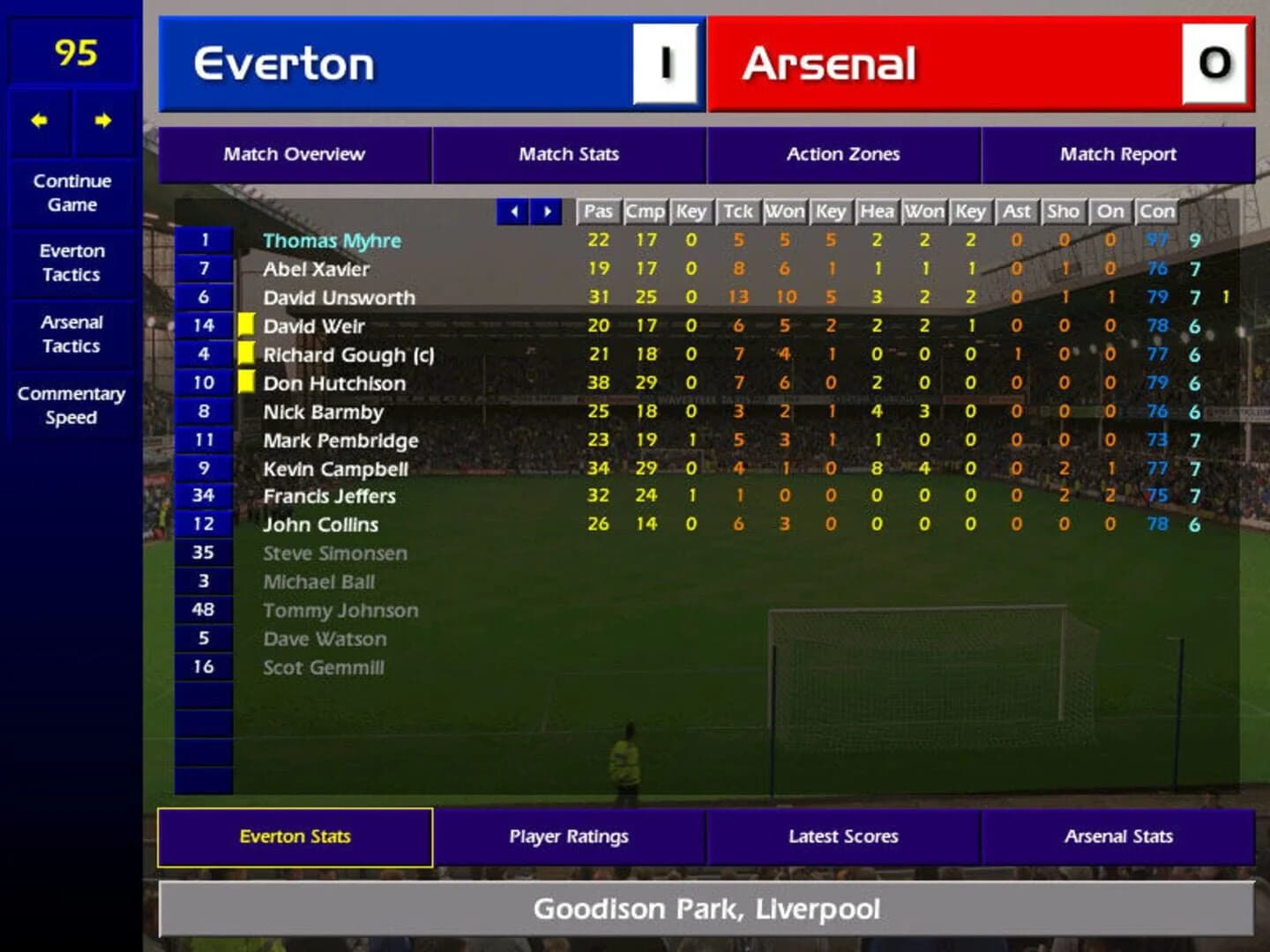1270x952 pixels.
Task: Switch to Arsenal Stats
Action: tap(1118, 836)
